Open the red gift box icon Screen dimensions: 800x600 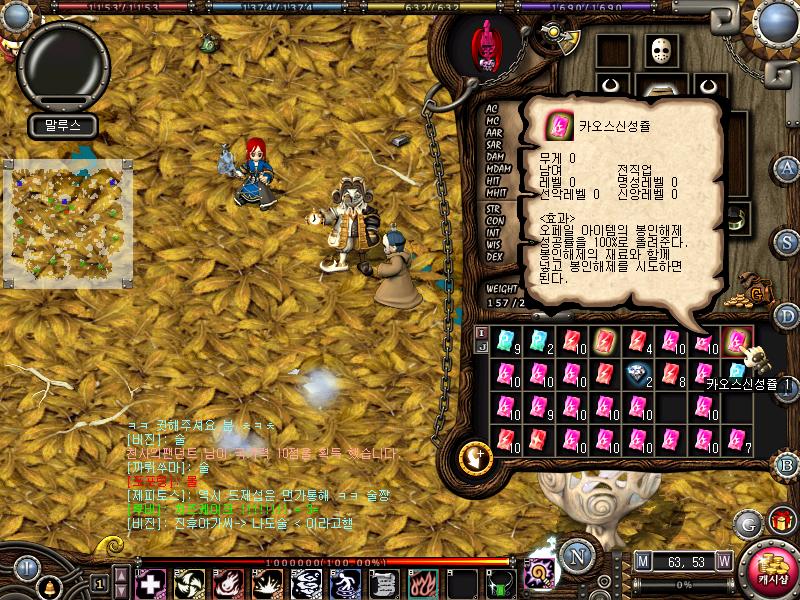pos(780,520)
